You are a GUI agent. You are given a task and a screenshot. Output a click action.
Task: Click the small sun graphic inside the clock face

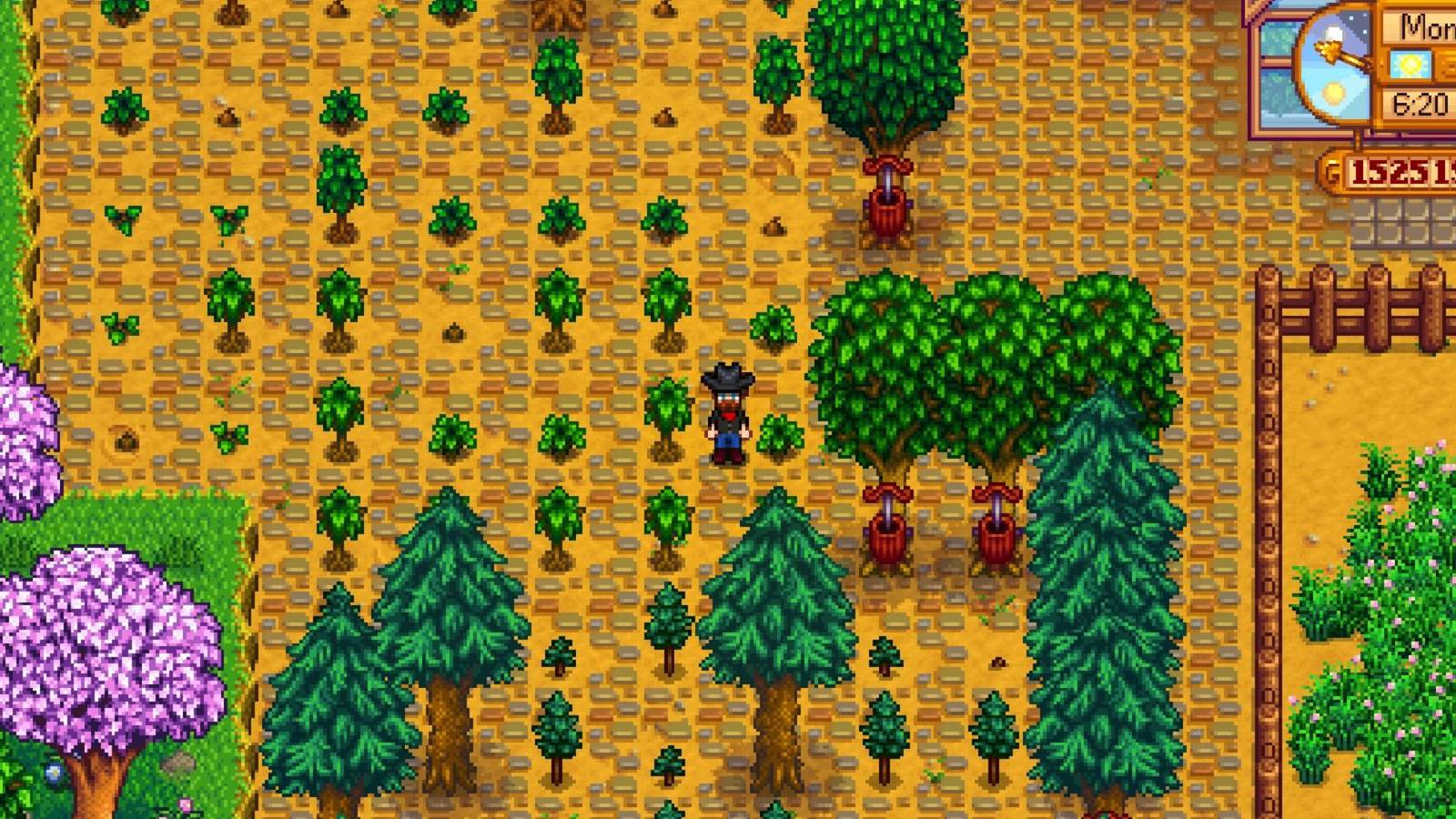pyautogui.click(x=1332, y=96)
